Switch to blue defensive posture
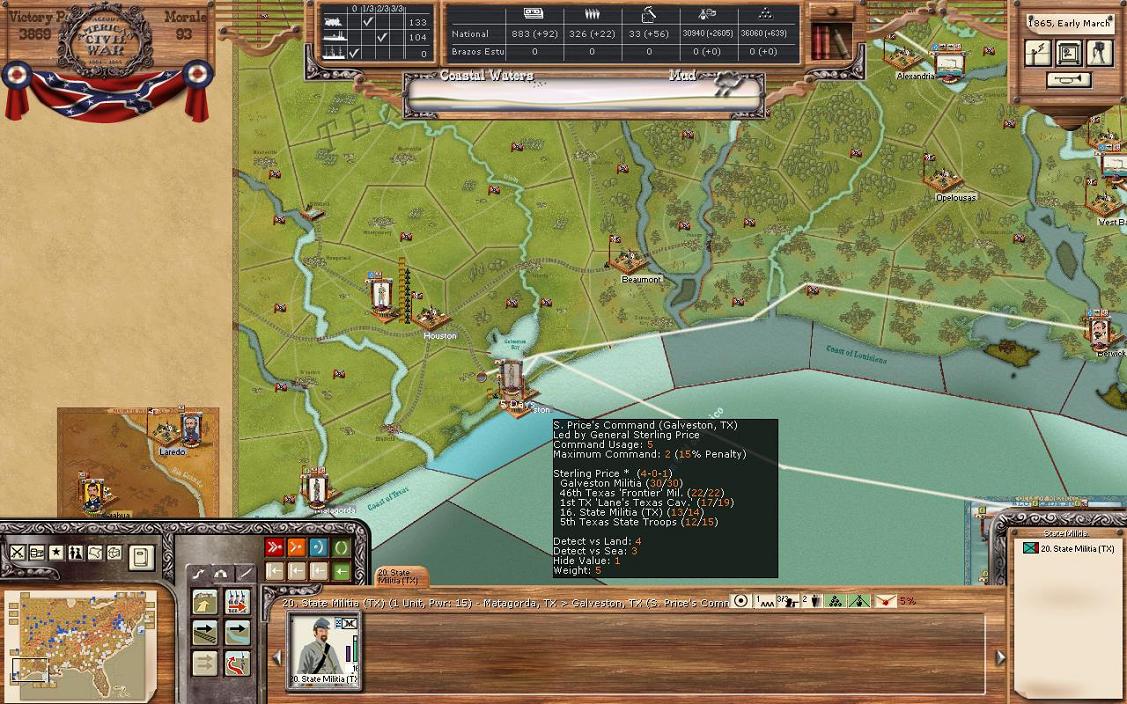This screenshot has height=704, width=1127. [319, 547]
